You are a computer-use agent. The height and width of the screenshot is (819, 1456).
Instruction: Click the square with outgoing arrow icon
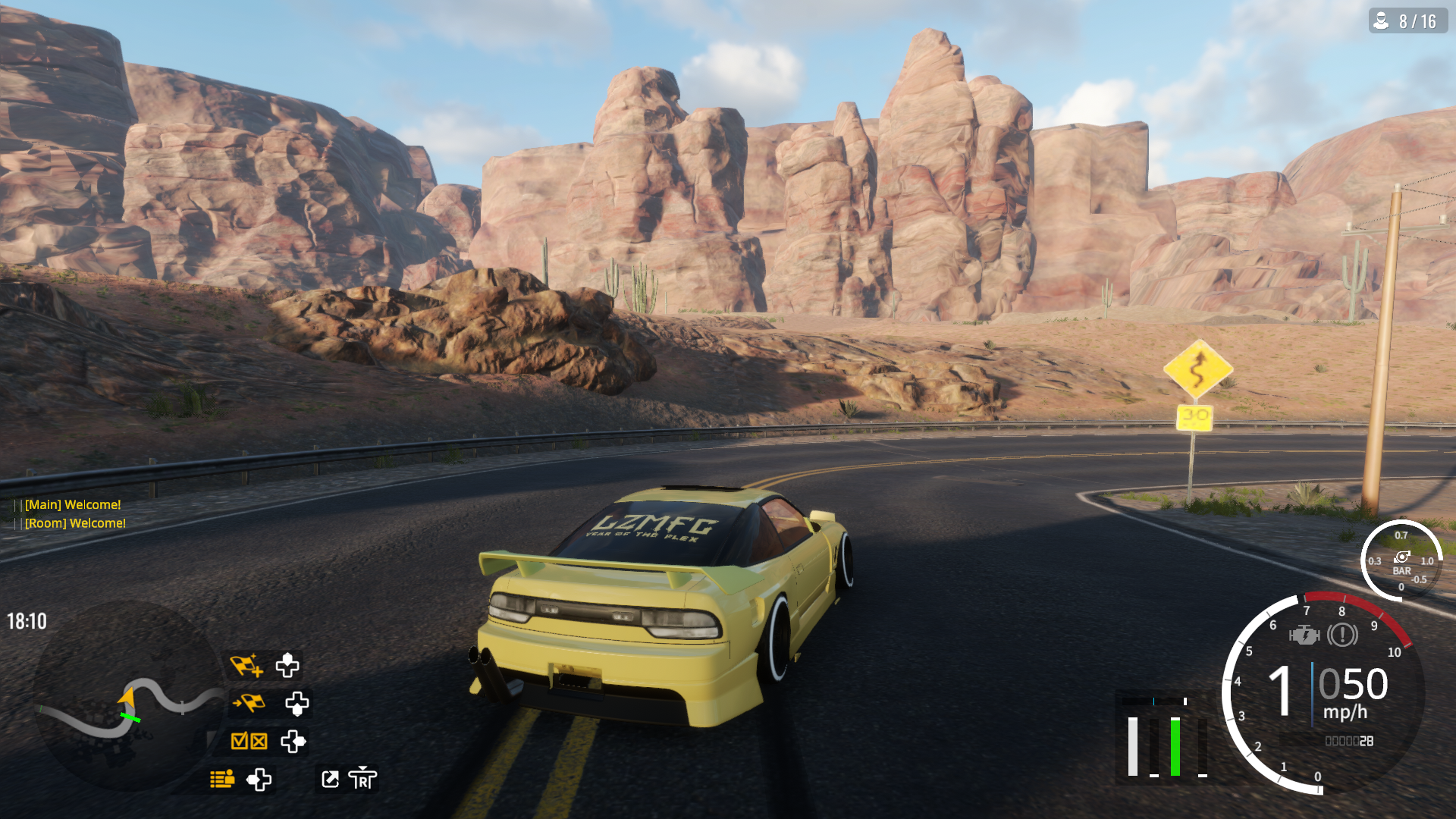click(x=330, y=779)
